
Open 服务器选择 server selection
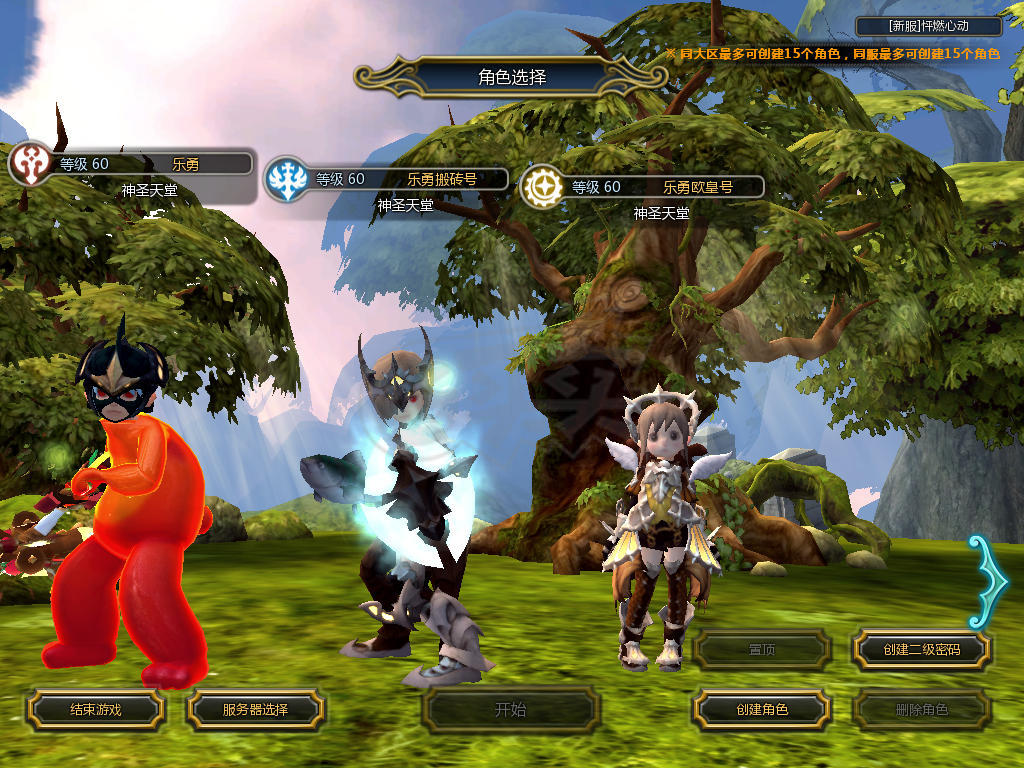pyautogui.click(x=255, y=710)
